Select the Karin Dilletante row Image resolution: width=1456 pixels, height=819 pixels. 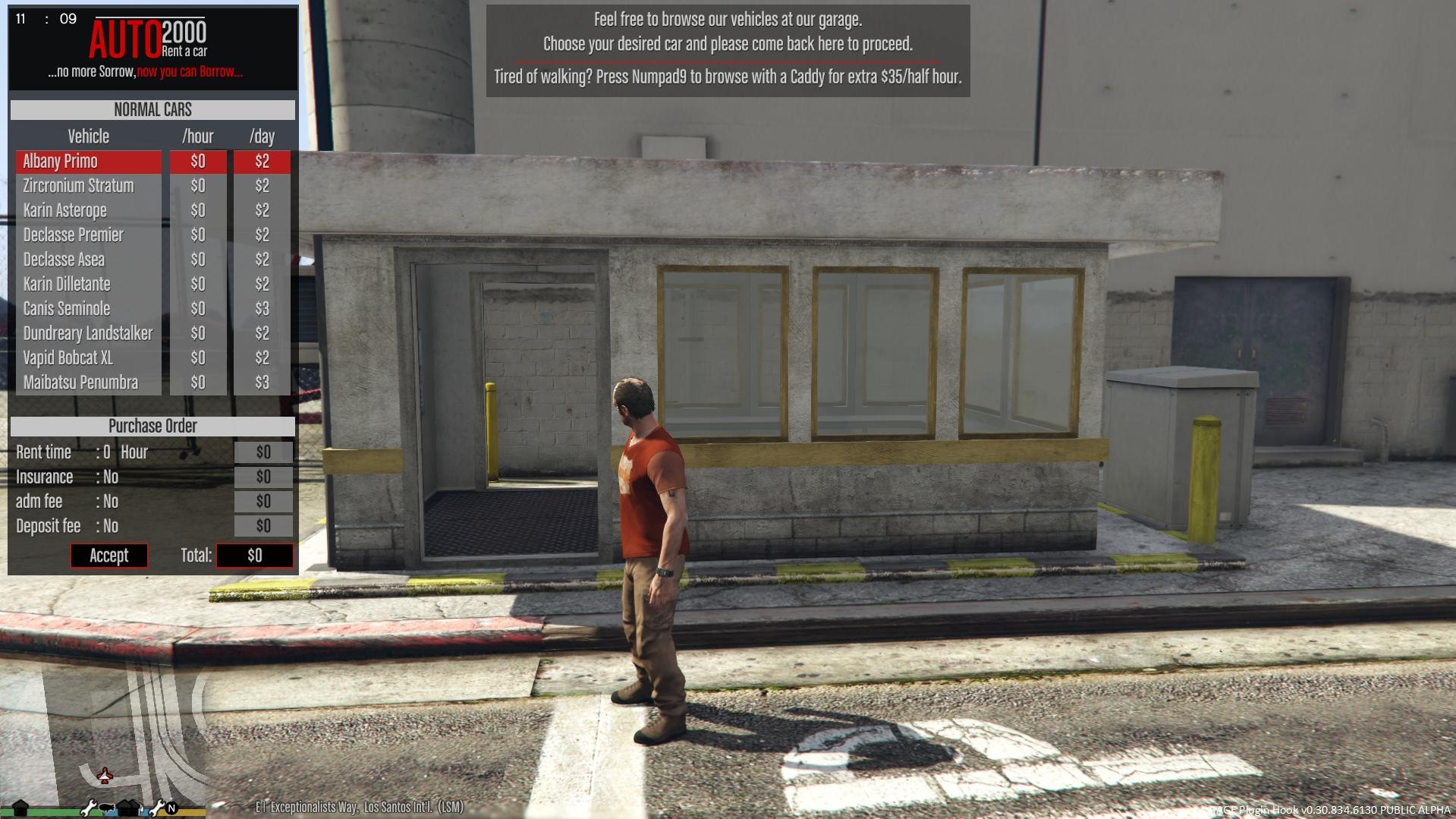88,284
